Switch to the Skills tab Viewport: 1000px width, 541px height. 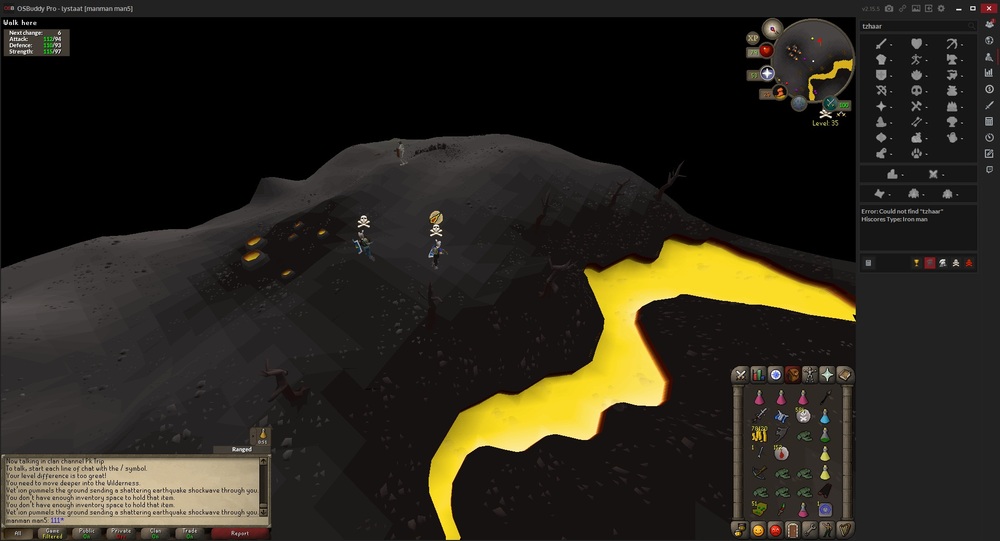click(758, 374)
